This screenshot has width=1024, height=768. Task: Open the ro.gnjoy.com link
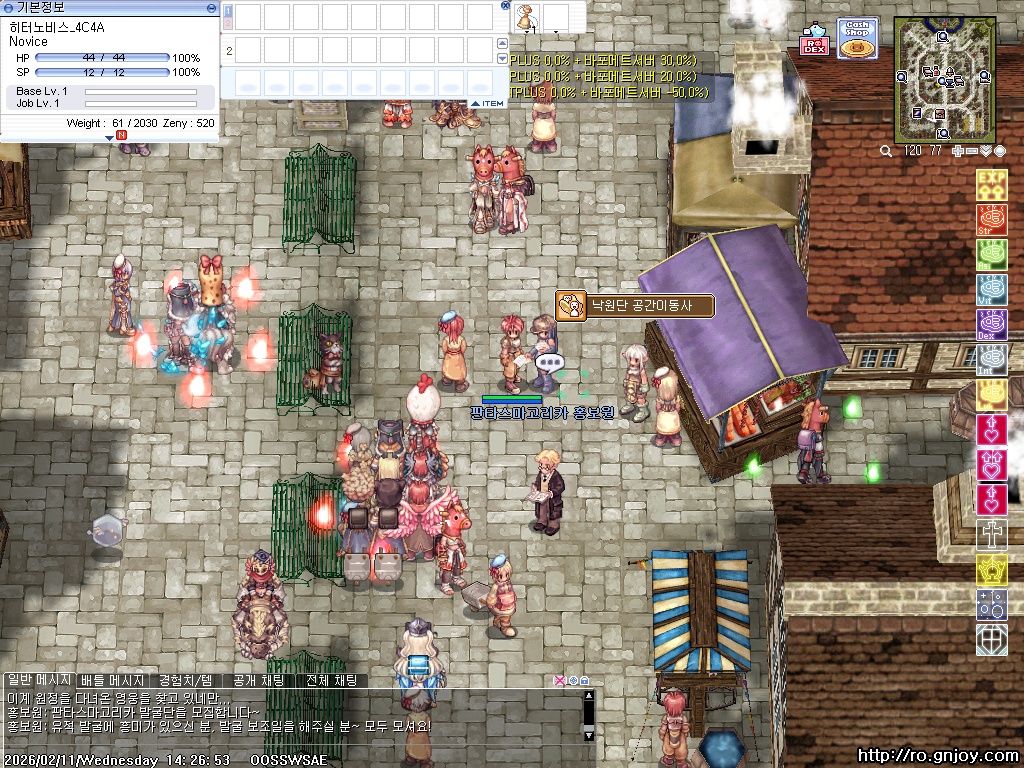[939, 756]
